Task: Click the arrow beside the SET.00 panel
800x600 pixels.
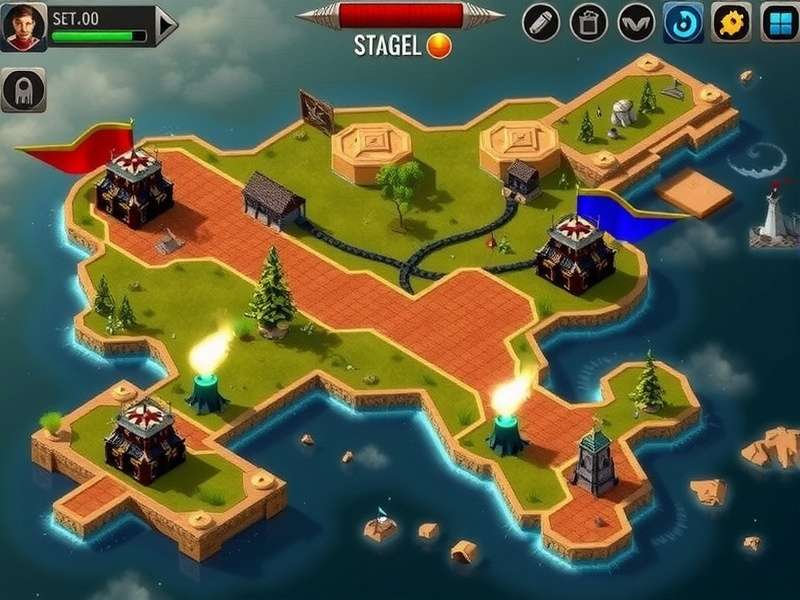Action: tap(167, 25)
